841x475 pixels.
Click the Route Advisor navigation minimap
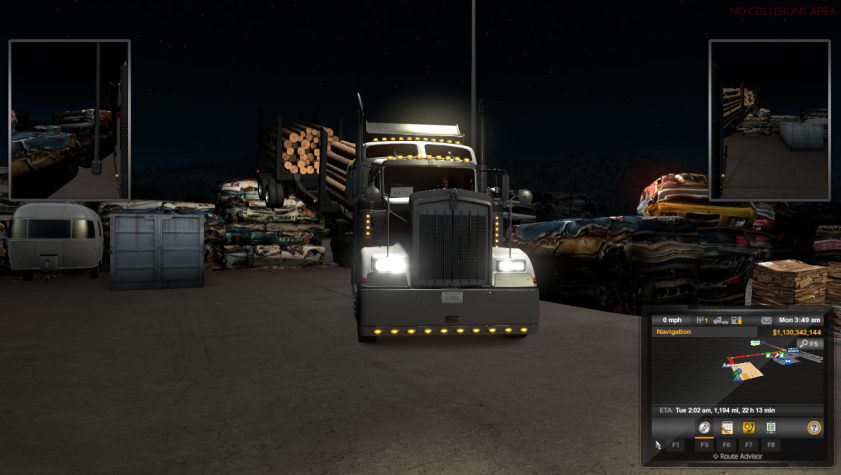coord(738,370)
